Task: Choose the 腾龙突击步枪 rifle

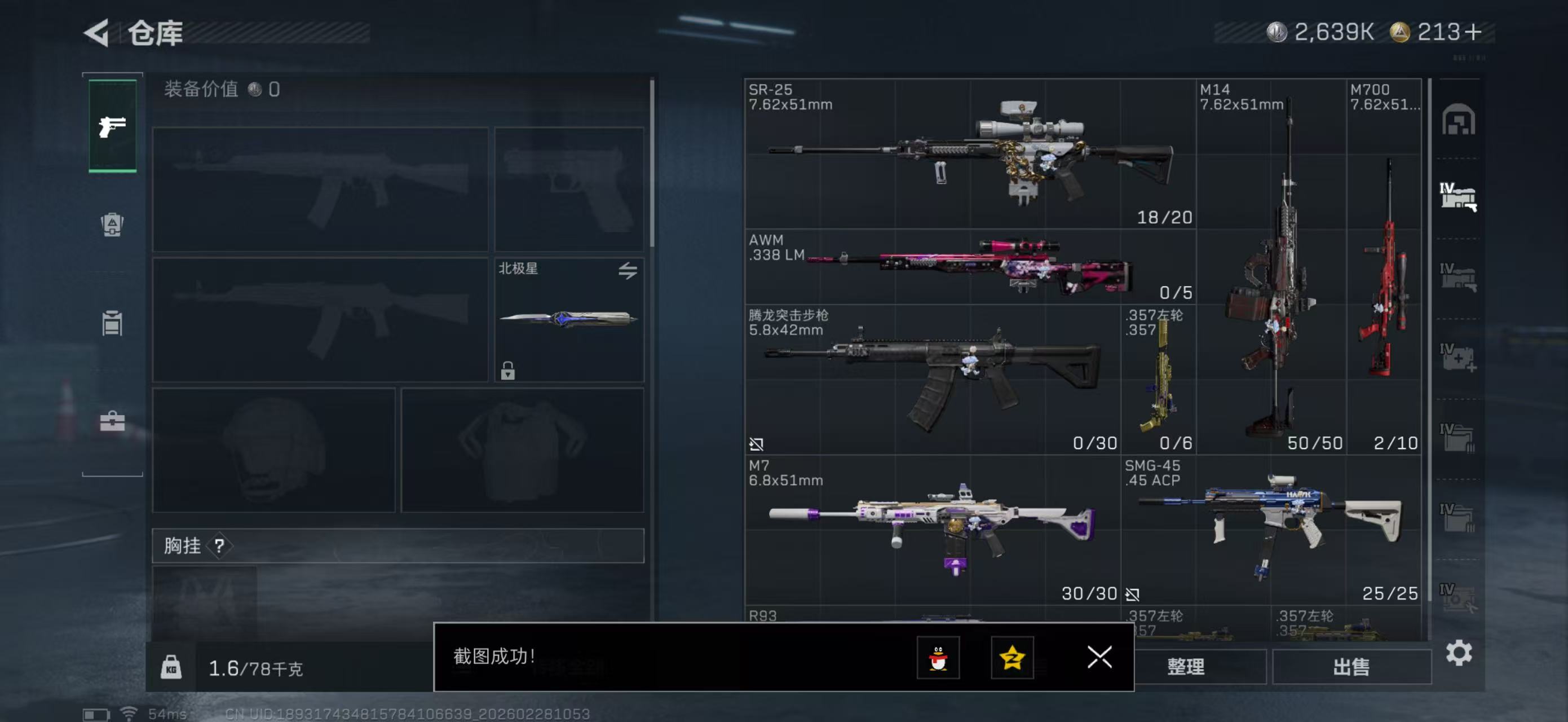Action: [x=932, y=378]
